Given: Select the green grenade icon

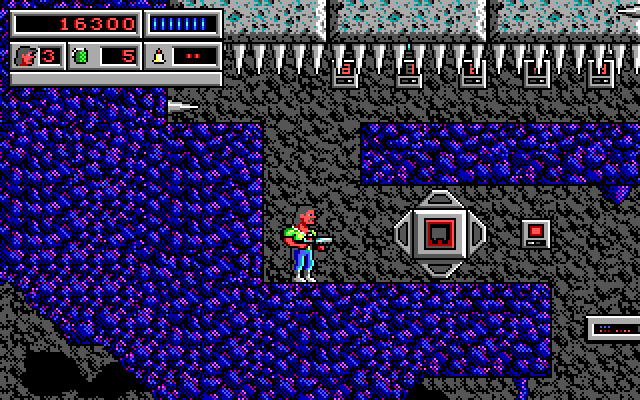Looking at the screenshot, I should [82, 55].
